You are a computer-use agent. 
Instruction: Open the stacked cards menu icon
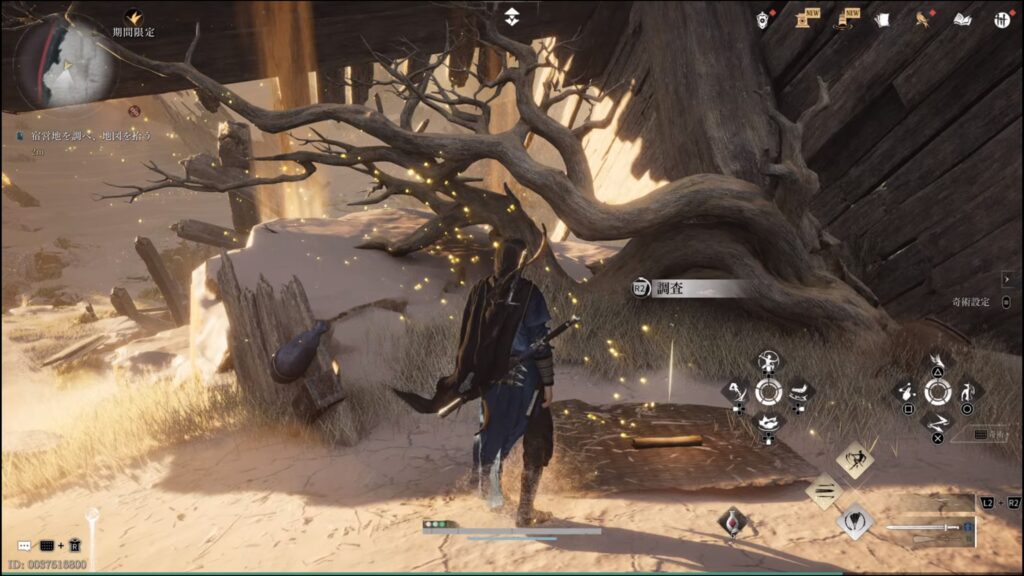pyautogui.click(x=882, y=19)
